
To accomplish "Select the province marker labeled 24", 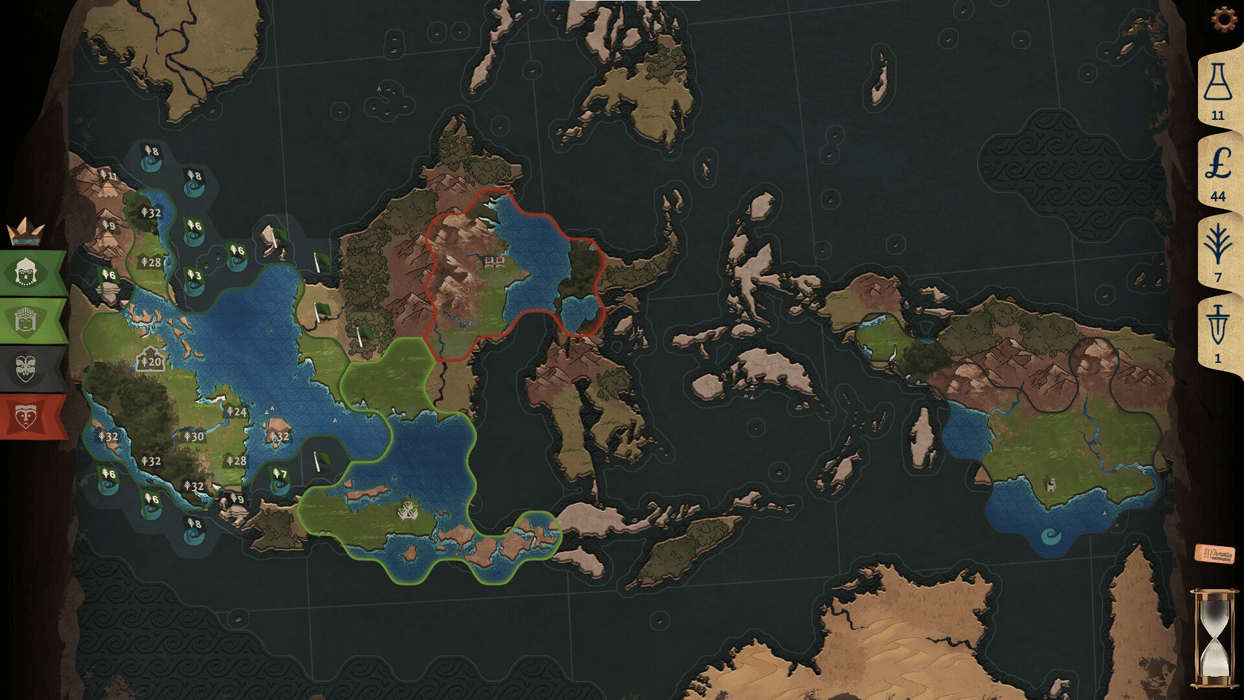I will tap(236, 411).
